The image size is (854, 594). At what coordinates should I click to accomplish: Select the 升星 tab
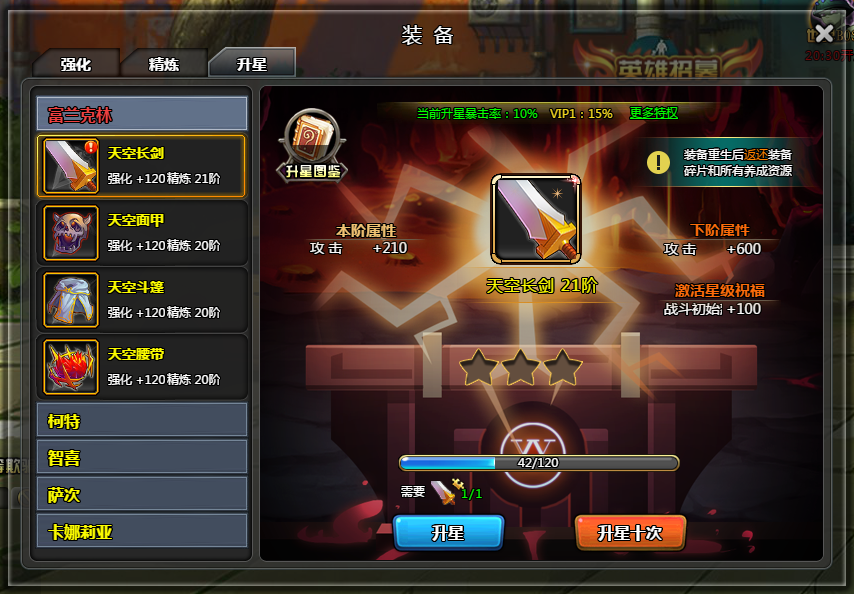pos(251,63)
